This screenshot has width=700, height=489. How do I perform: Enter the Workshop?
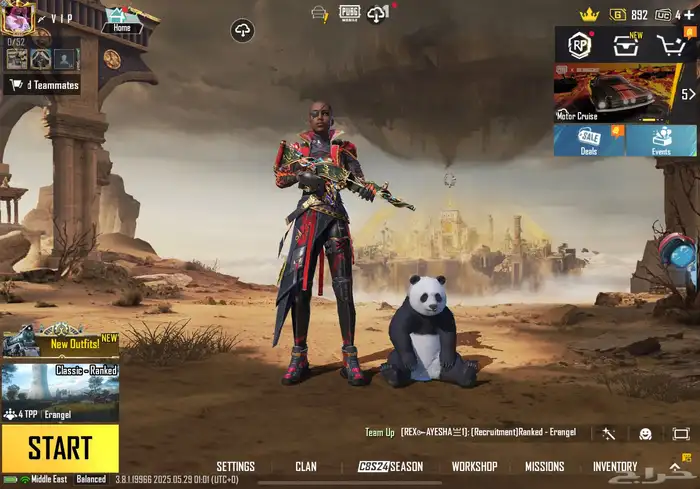474,467
